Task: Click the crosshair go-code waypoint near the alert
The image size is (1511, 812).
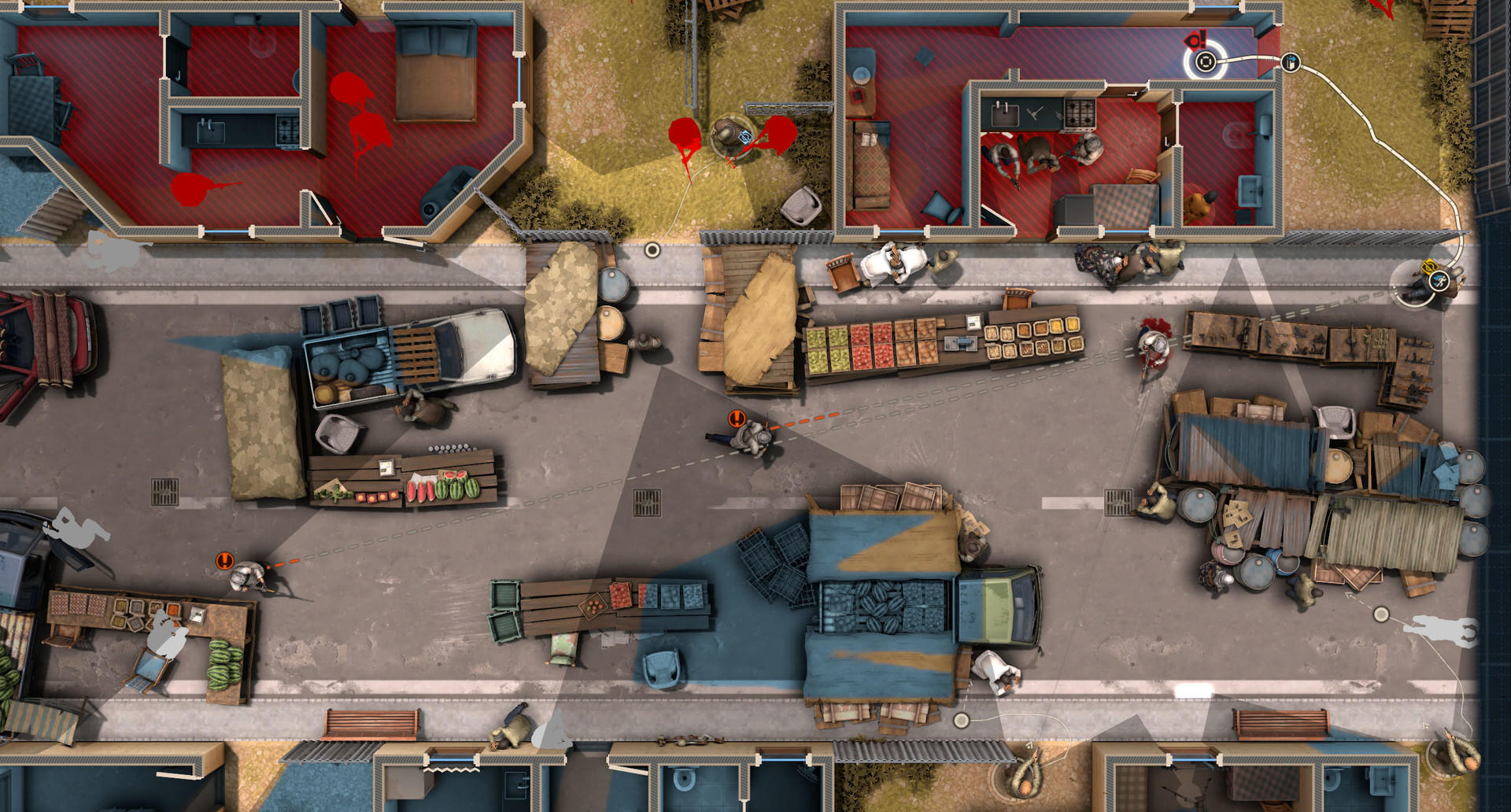Action: 1205,61
